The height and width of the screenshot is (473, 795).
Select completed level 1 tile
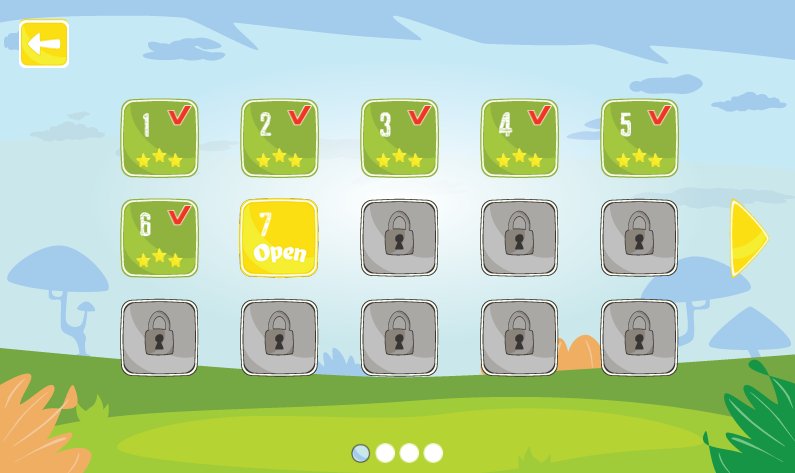(160, 138)
